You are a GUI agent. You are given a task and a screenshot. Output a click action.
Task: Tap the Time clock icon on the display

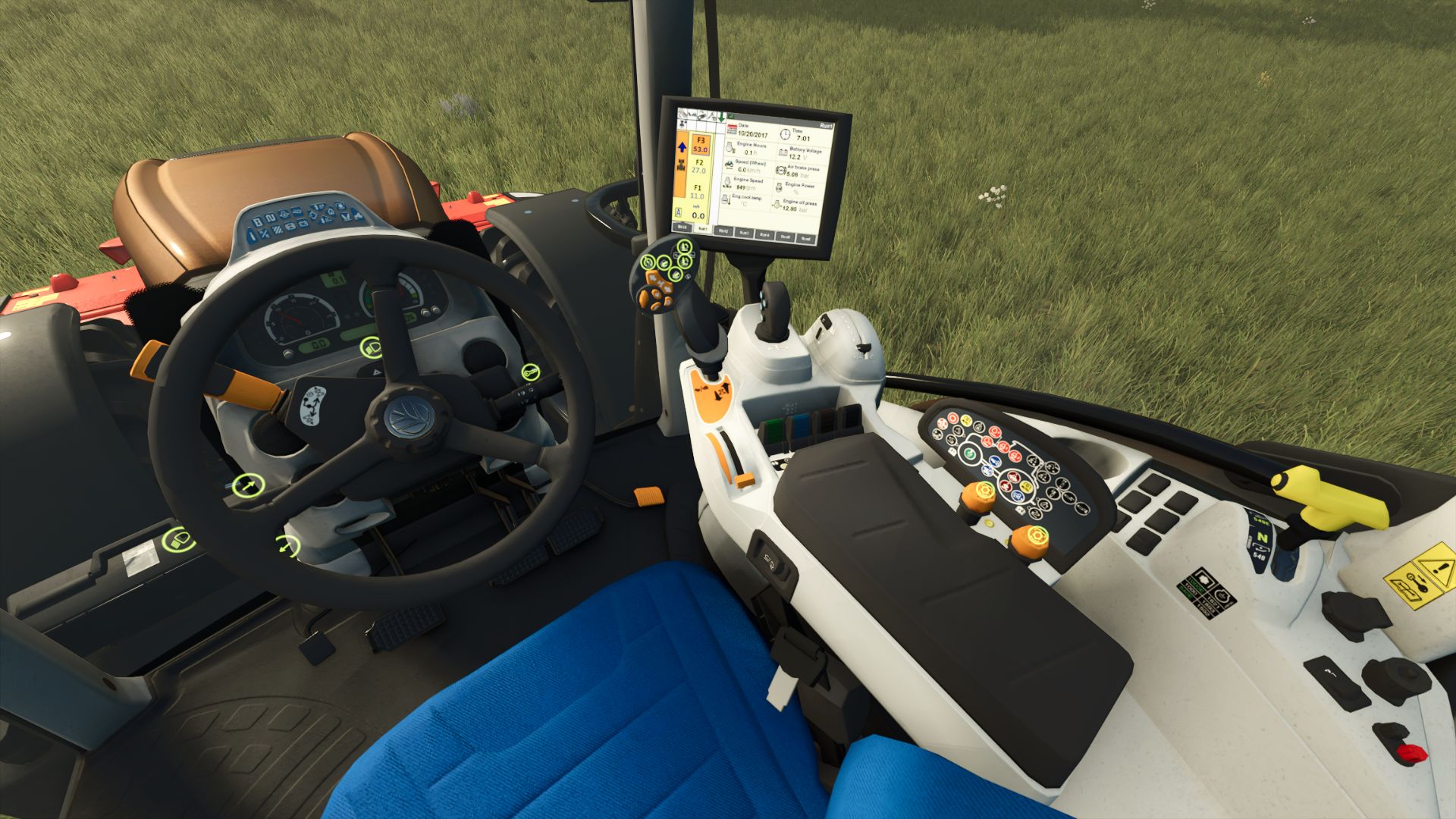pos(785,134)
